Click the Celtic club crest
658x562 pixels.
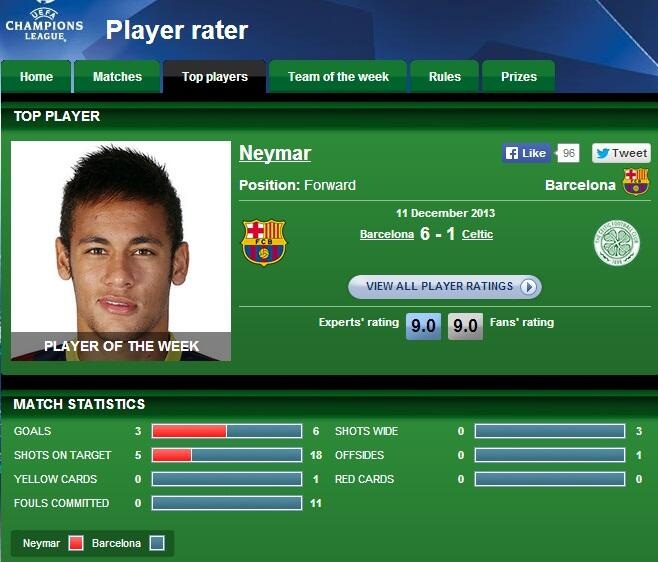click(615, 243)
